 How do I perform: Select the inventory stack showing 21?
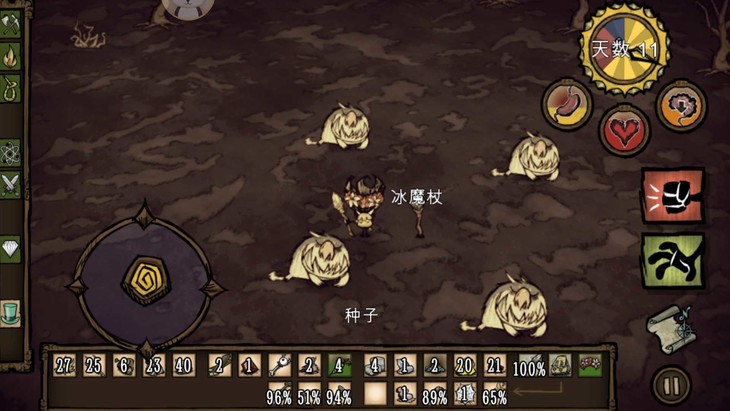tap(495, 366)
